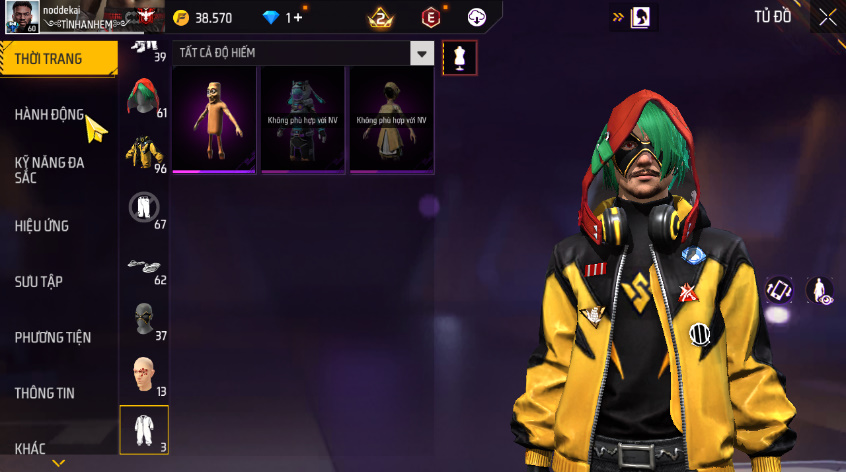846x472 pixels.
Task: Toggle the rotate-phone view icon
Action: 779,290
